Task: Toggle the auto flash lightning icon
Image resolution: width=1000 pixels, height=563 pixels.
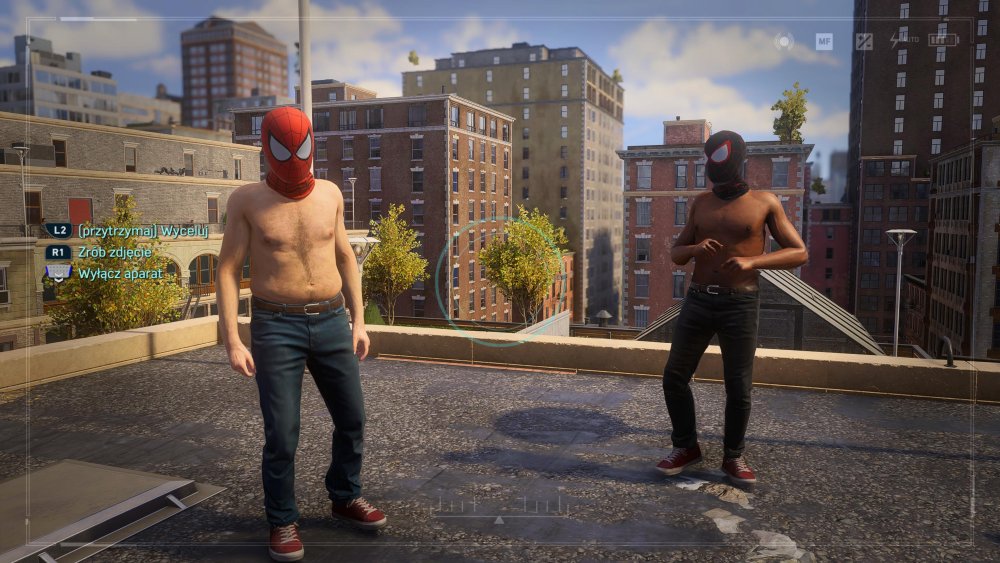Action: tap(896, 41)
